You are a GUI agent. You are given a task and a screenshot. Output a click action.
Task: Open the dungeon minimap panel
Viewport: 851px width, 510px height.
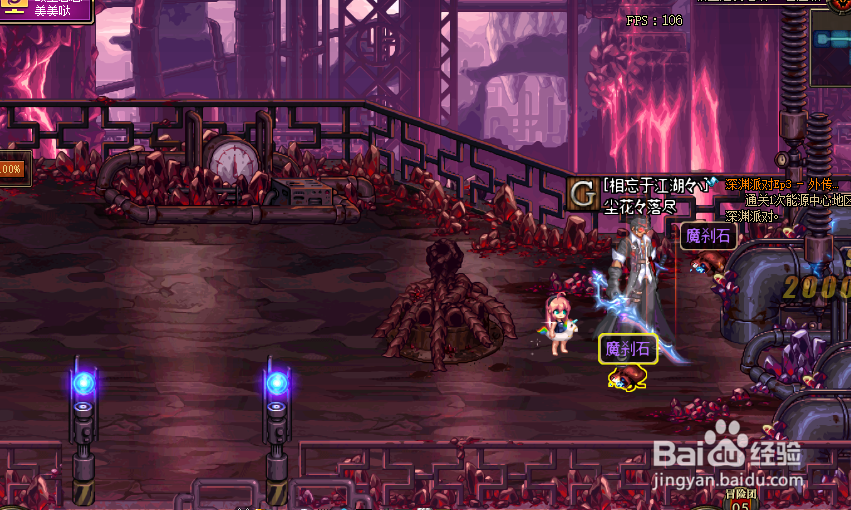pyautogui.click(x=830, y=45)
